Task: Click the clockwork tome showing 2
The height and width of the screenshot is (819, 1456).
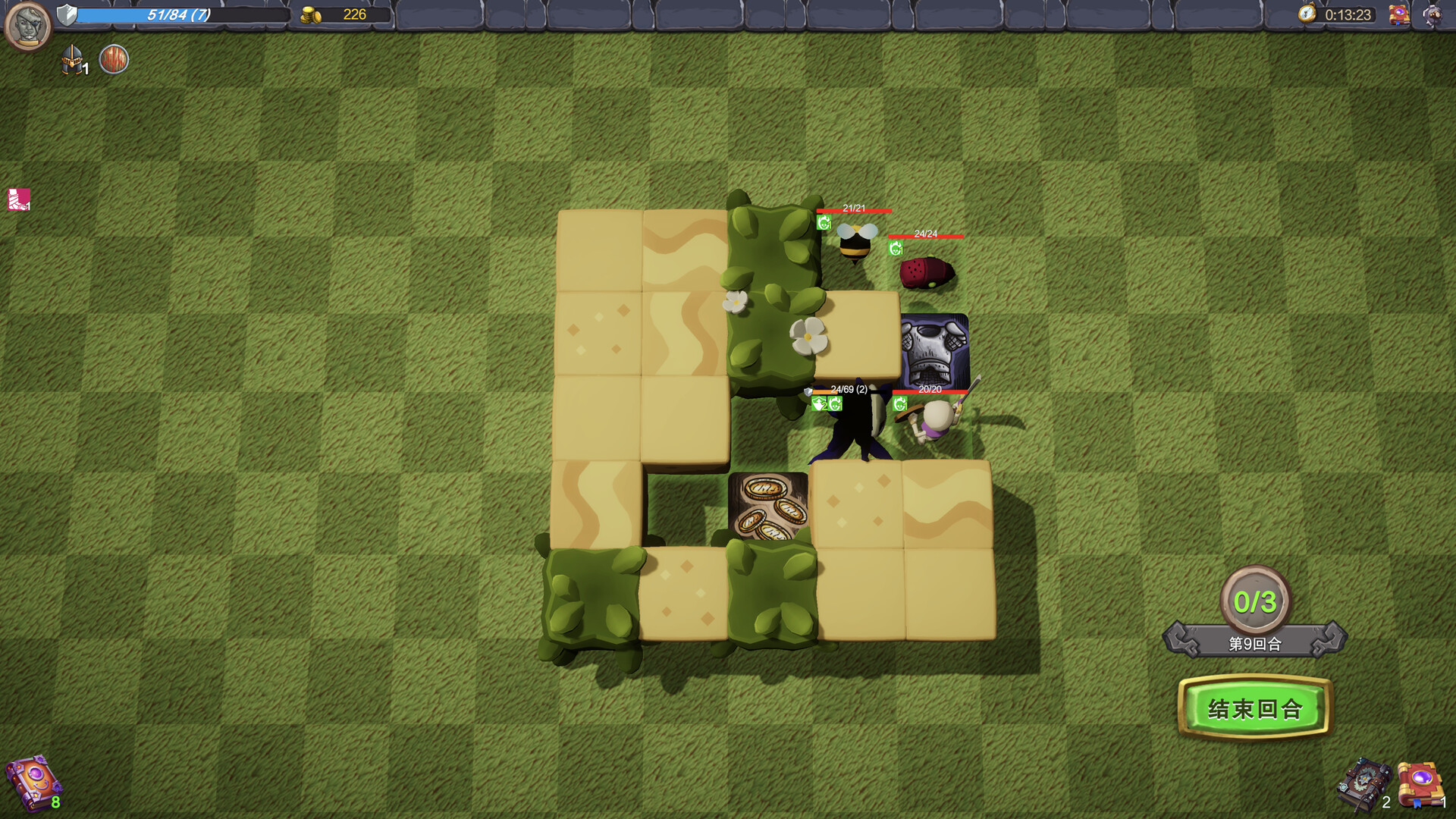Action: pyautogui.click(x=1364, y=783)
